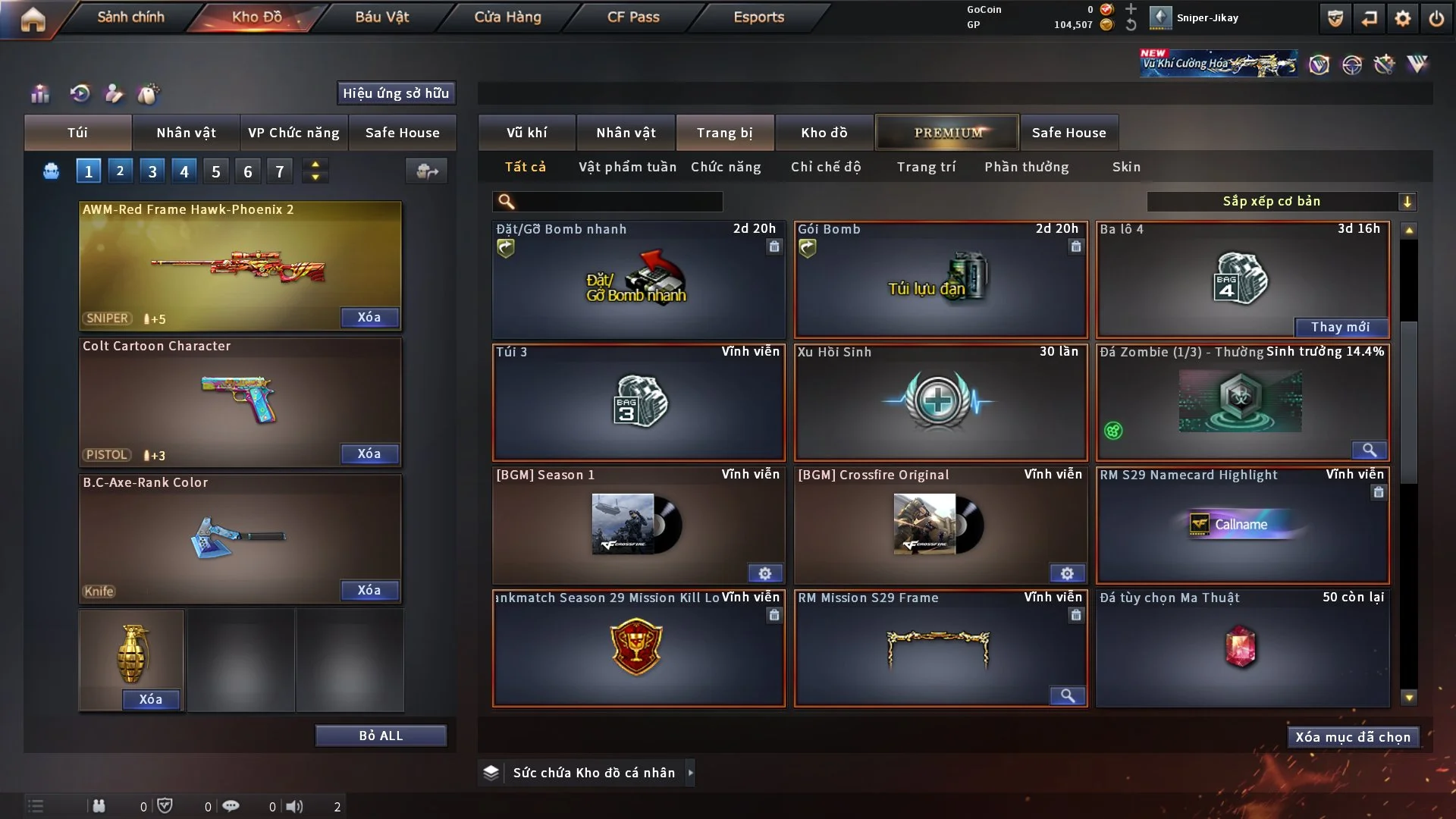Image resolution: width=1456 pixels, height=819 pixels.
Task: Show the Skin category
Action: click(1126, 167)
